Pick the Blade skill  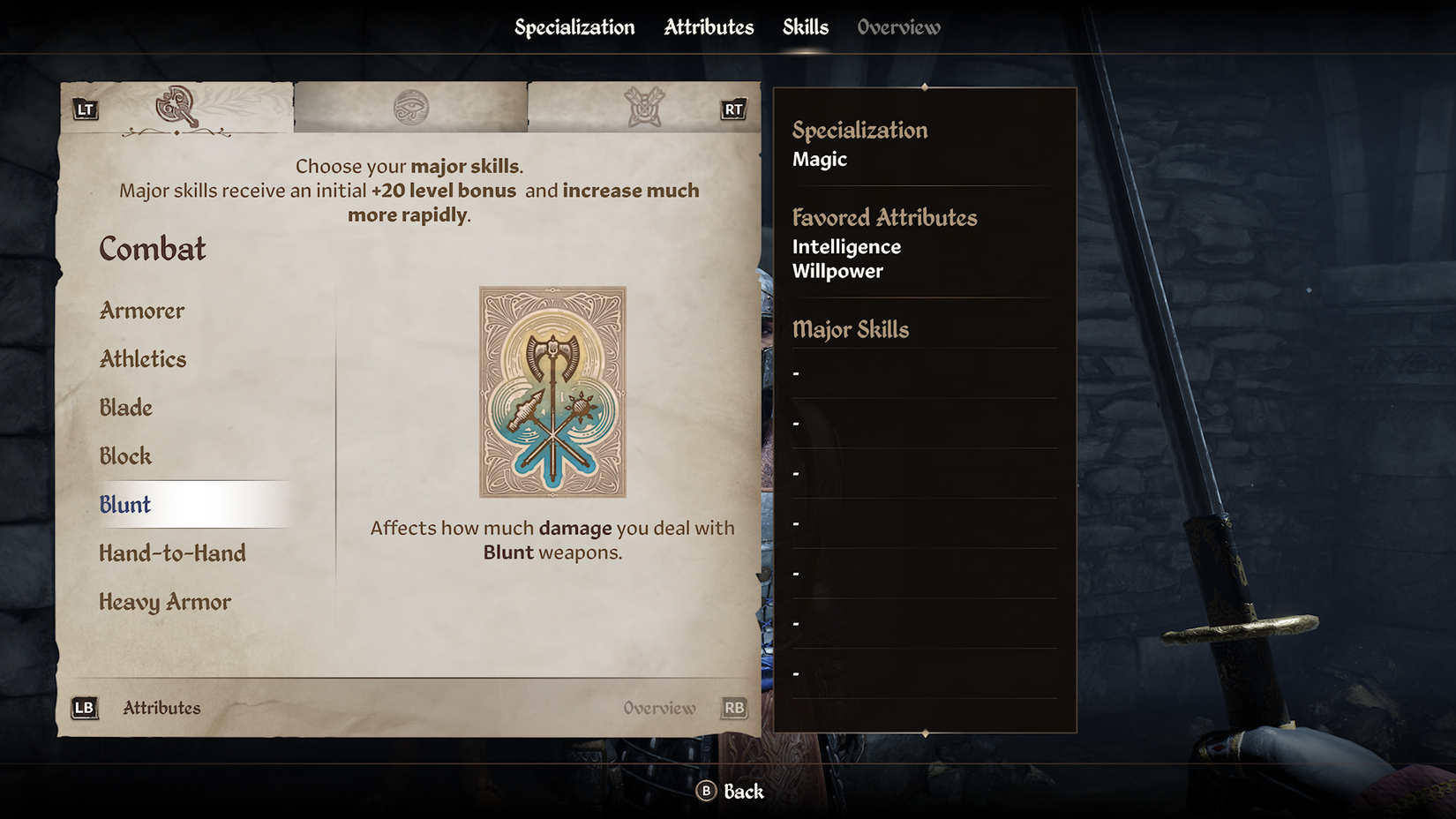[x=126, y=408]
